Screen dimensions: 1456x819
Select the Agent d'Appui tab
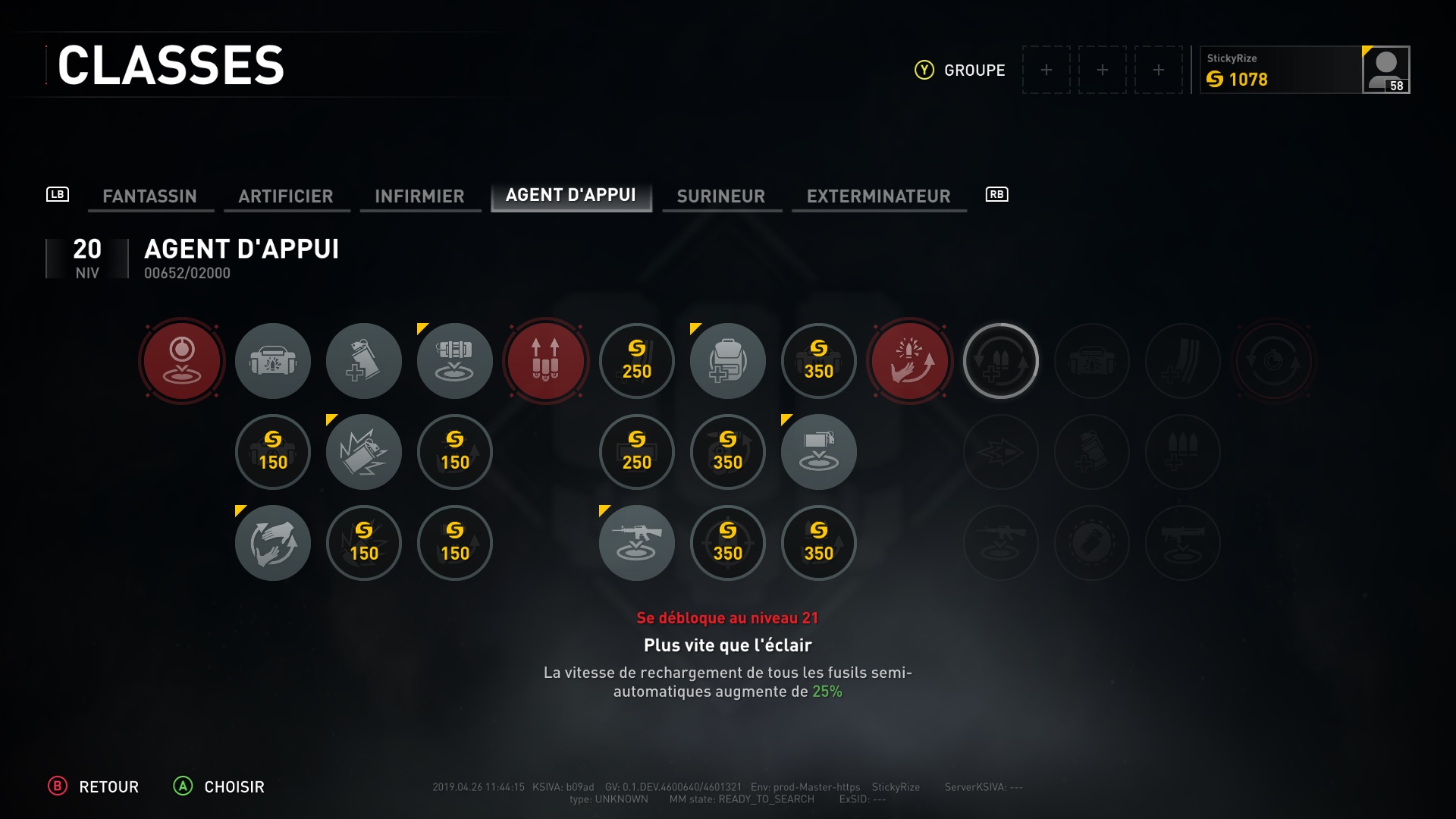(571, 195)
